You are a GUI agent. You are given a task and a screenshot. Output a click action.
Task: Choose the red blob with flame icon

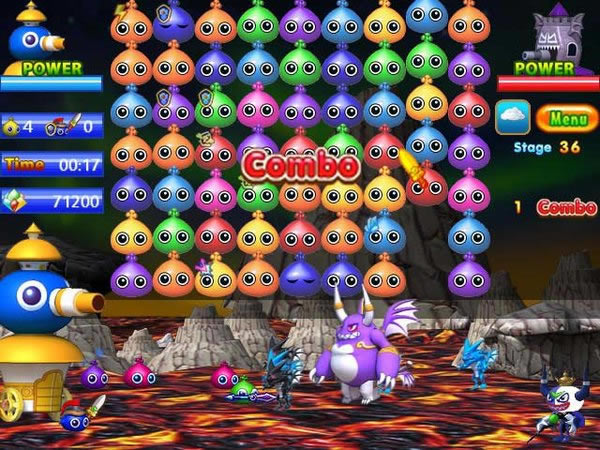425,181
